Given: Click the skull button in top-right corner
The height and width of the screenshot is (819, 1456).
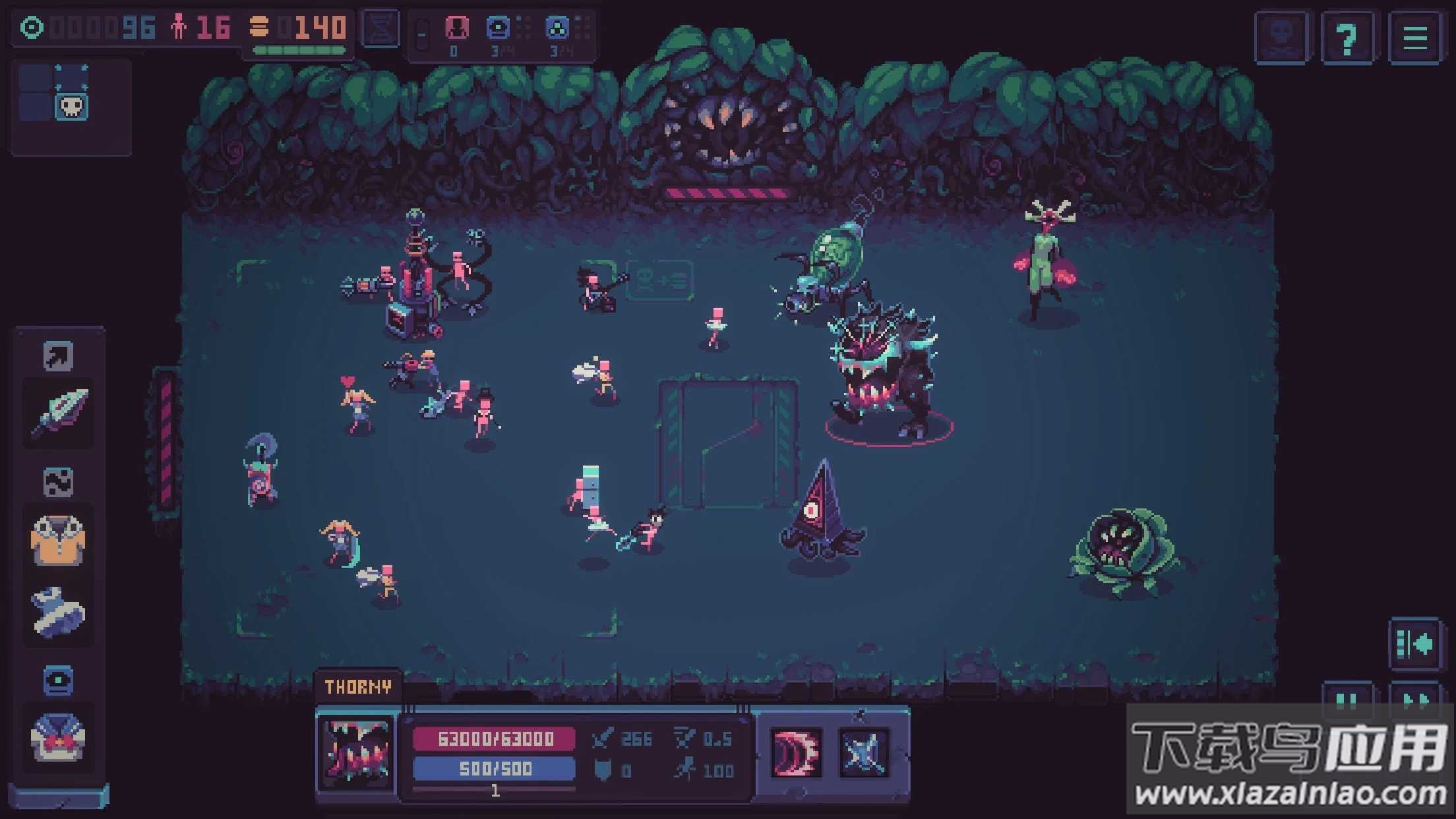Looking at the screenshot, I should pyautogui.click(x=1281, y=38).
